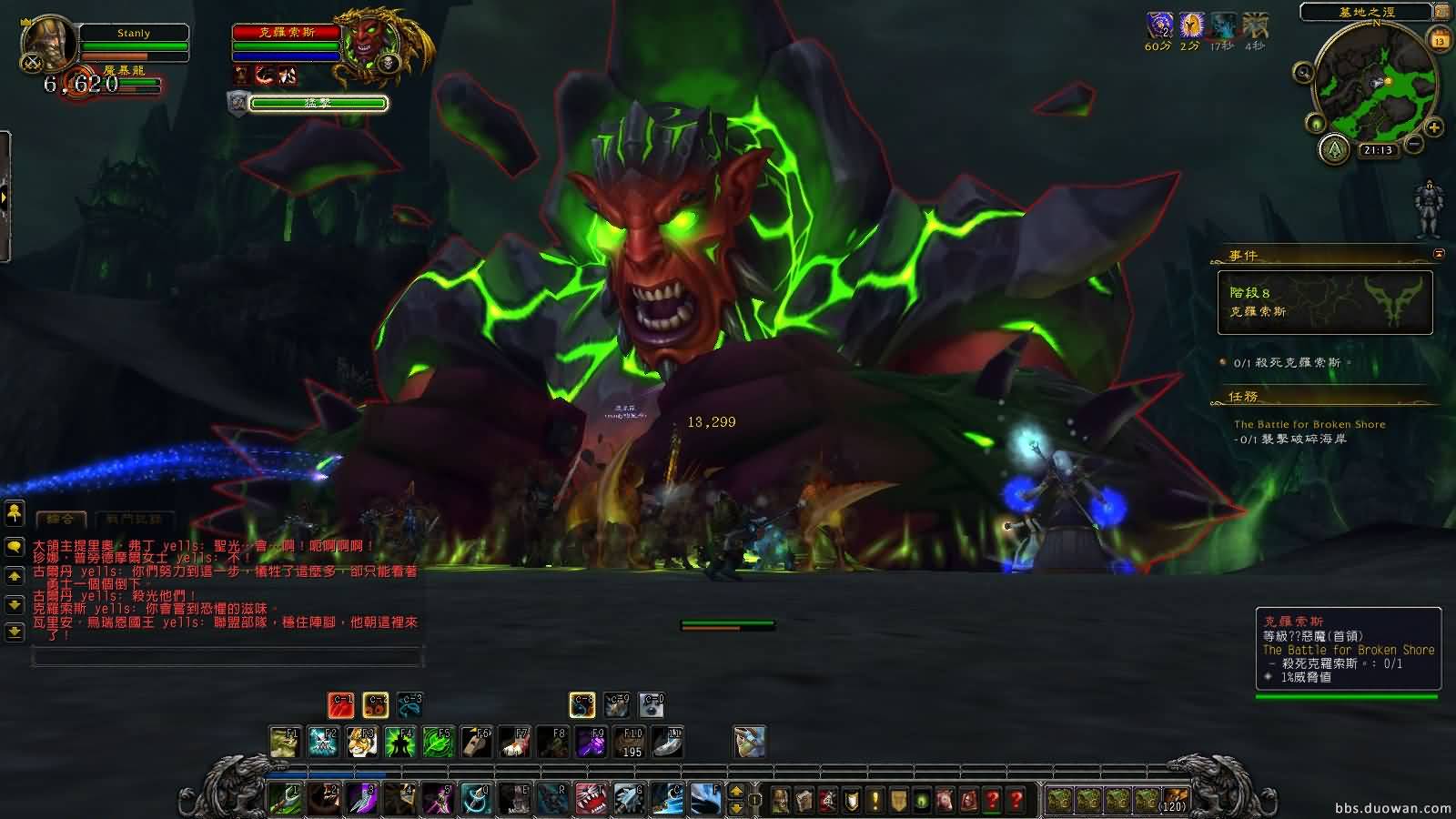Zoom in the minimap with plus button
The height and width of the screenshot is (819, 1456).
point(1433,127)
